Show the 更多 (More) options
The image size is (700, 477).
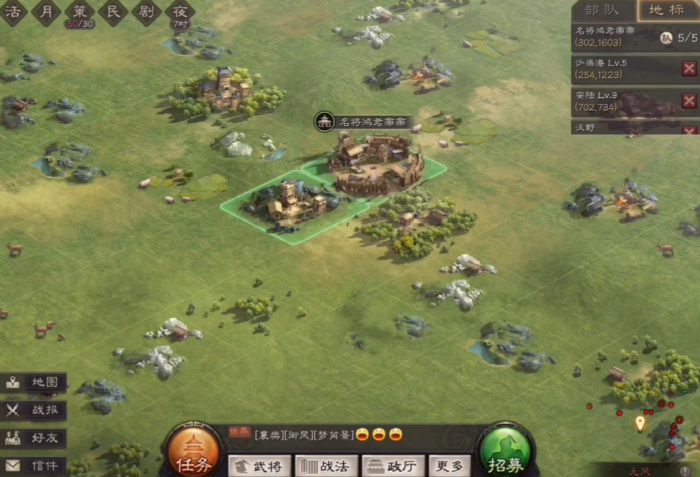(449, 465)
